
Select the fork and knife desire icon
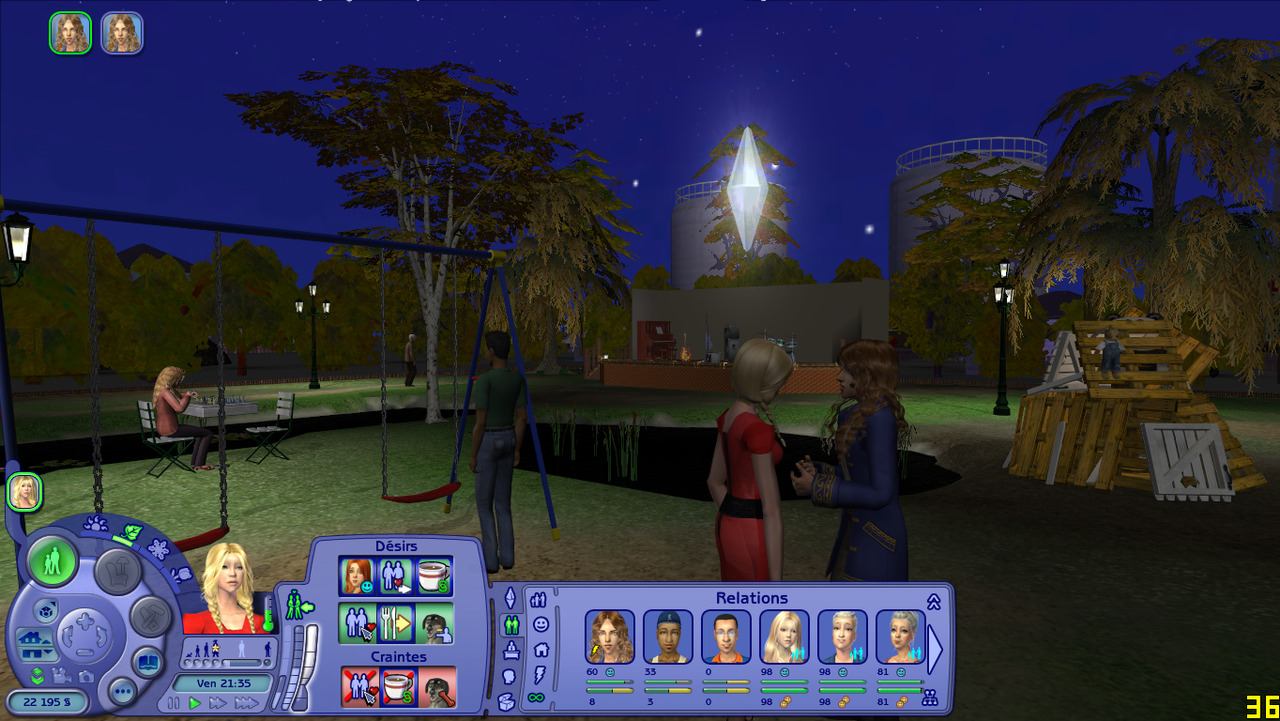coord(395,622)
